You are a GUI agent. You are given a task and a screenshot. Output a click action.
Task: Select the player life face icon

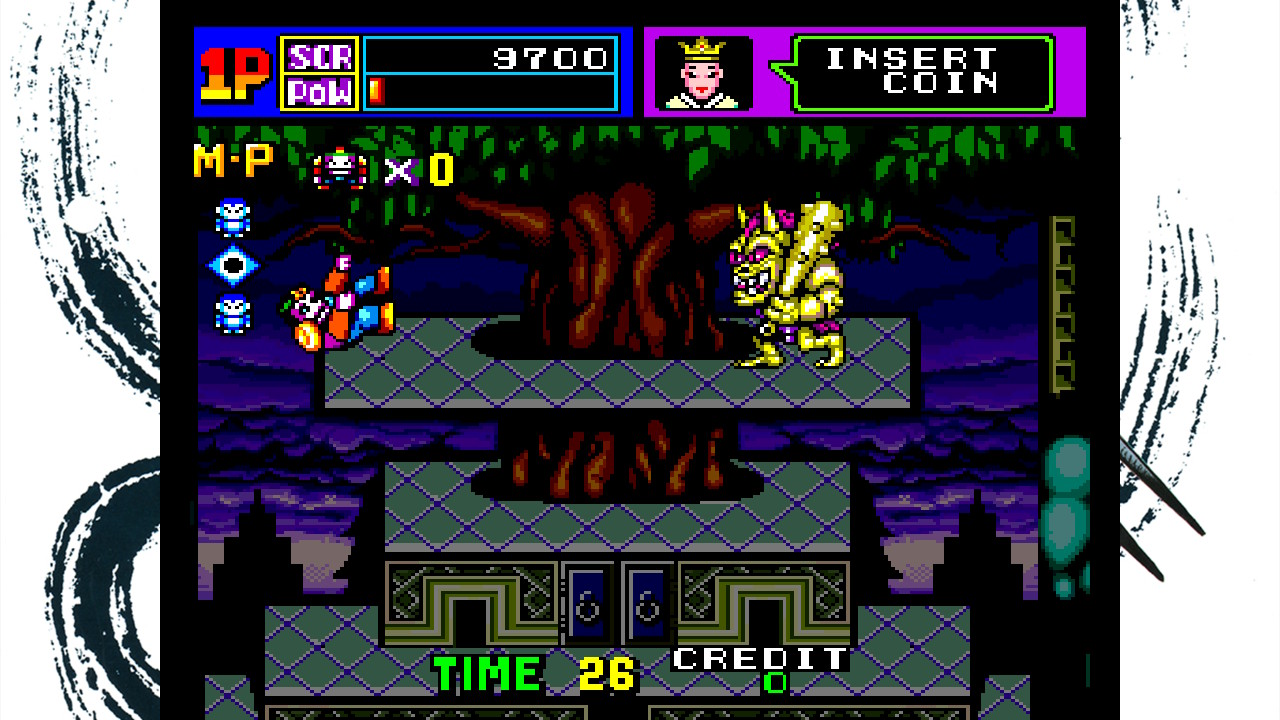coord(340,169)
